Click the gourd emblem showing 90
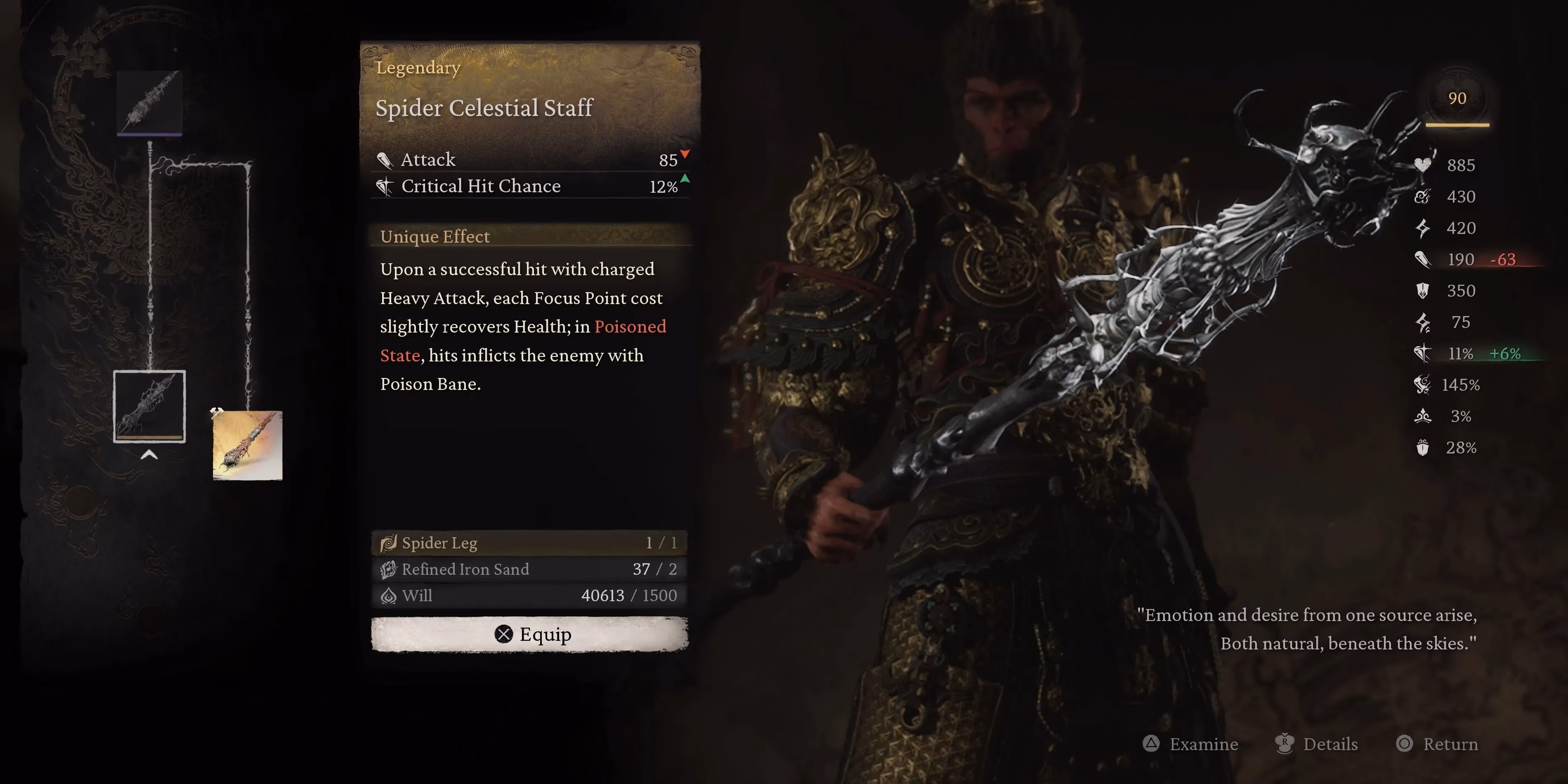 pos(1457,98)
